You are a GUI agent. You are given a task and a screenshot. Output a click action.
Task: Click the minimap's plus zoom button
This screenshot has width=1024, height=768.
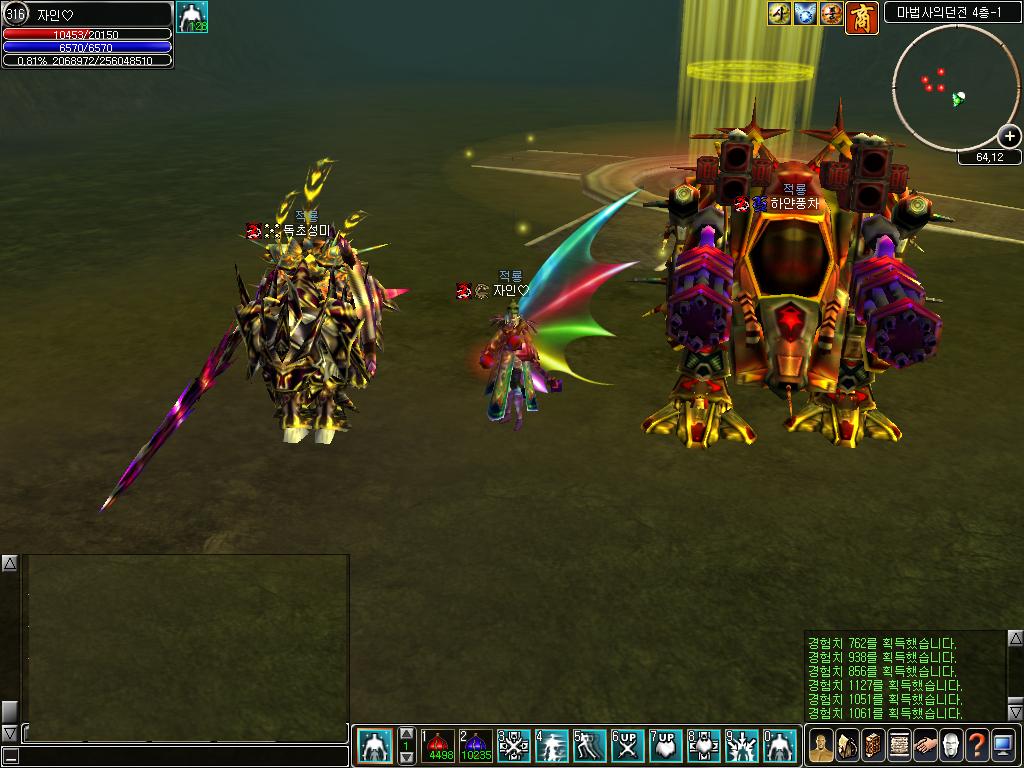(1009, 136)
